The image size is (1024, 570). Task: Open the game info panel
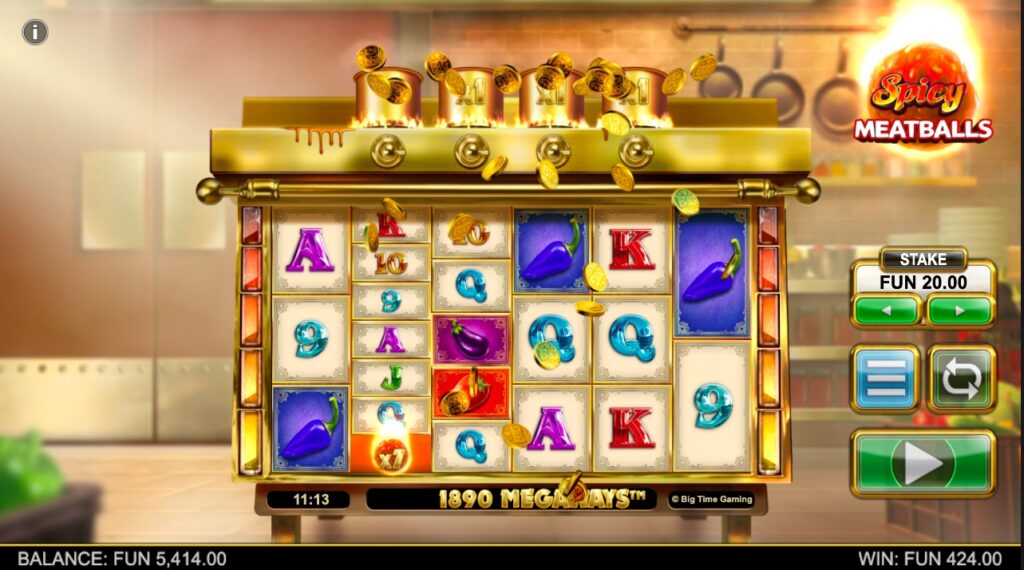click(x=35, y=32)
